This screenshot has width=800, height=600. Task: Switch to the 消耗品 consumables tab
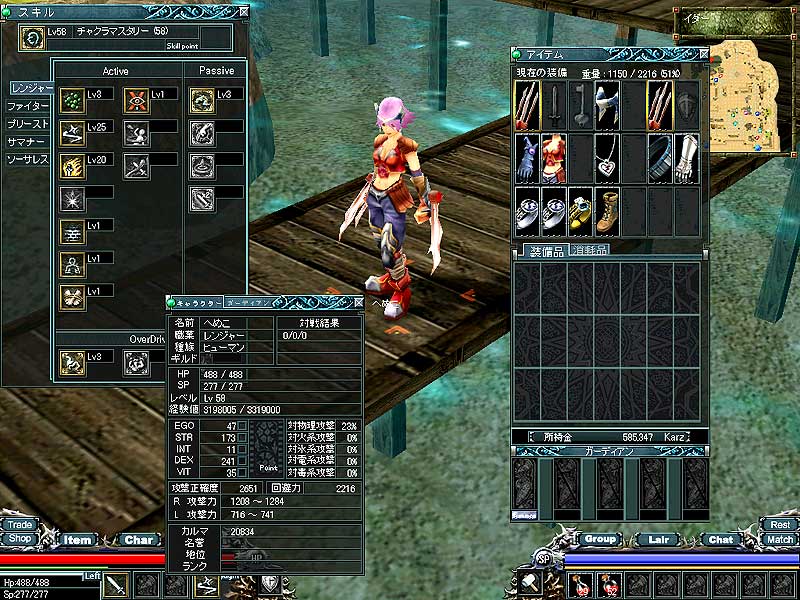pos(588,249)
